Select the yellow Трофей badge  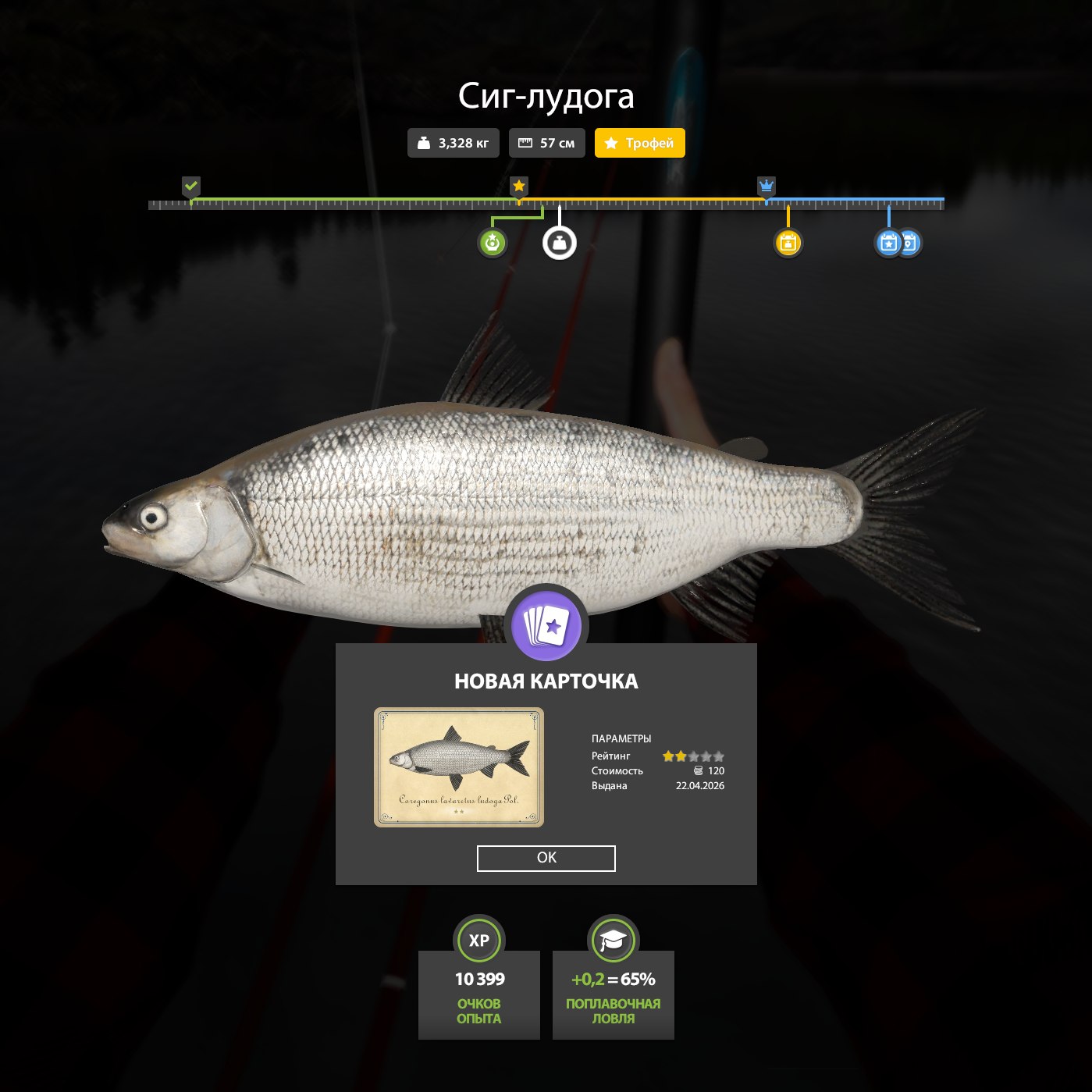pos(639,143)
